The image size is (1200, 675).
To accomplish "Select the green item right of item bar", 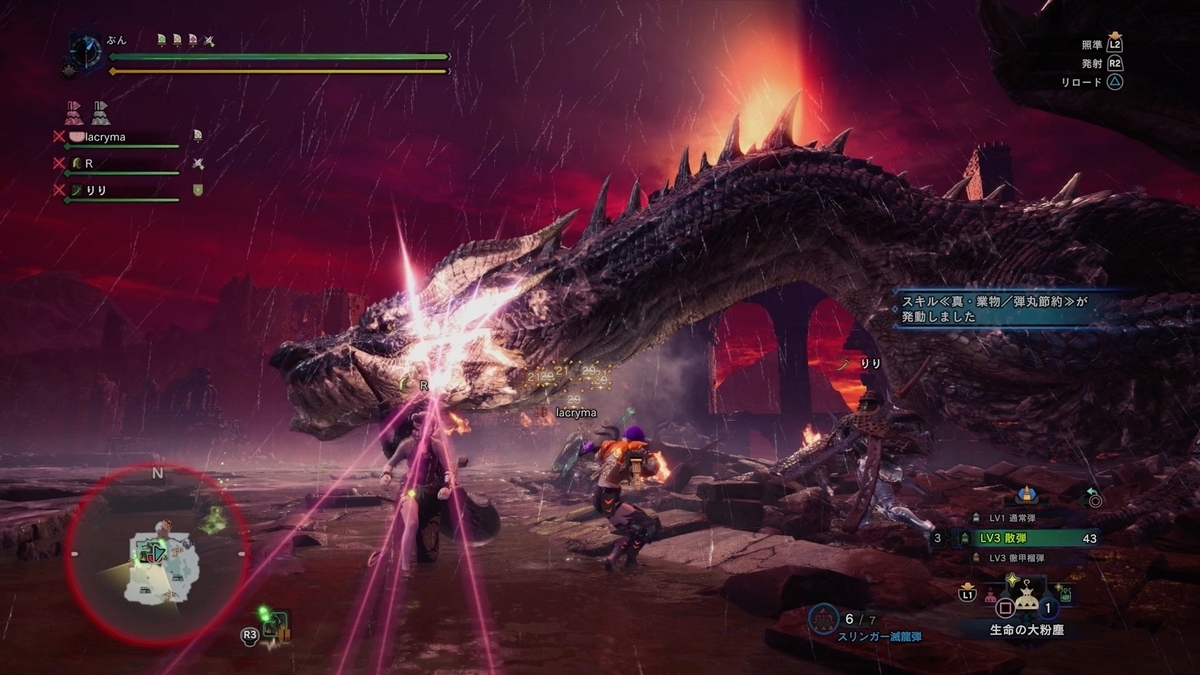I will [1067, 595].
